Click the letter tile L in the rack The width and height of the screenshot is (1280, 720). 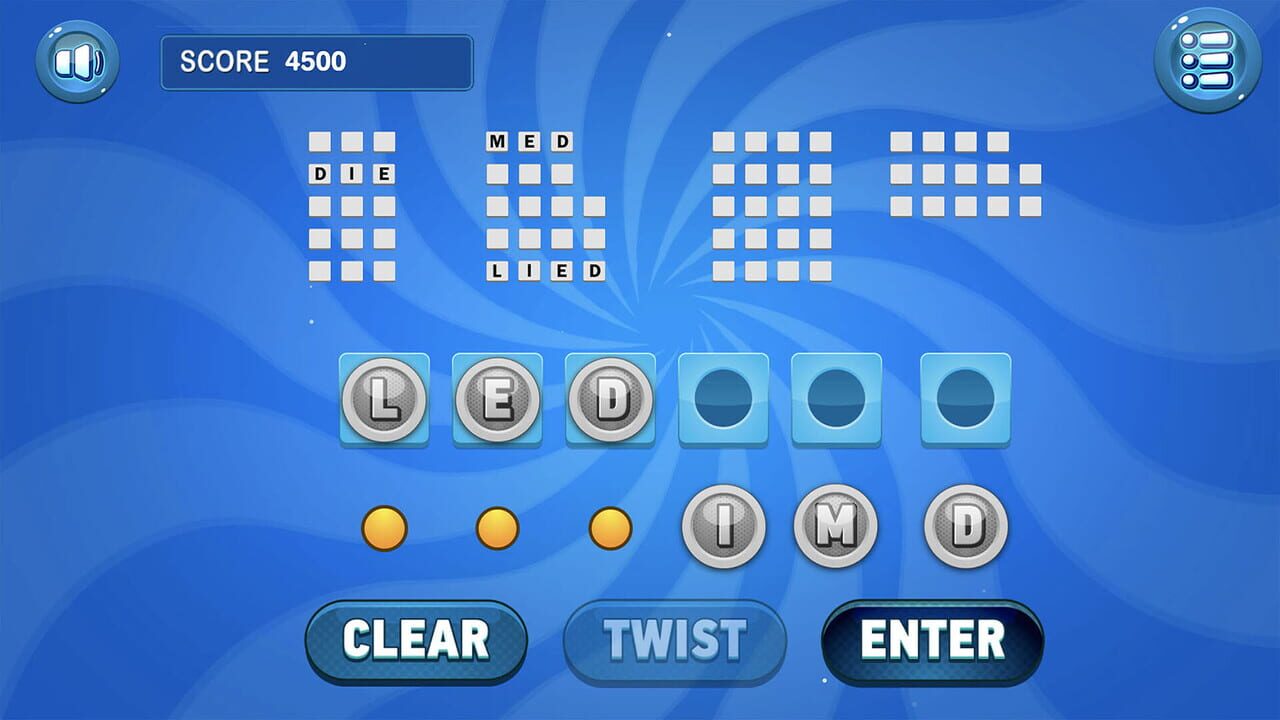(385, 400)
